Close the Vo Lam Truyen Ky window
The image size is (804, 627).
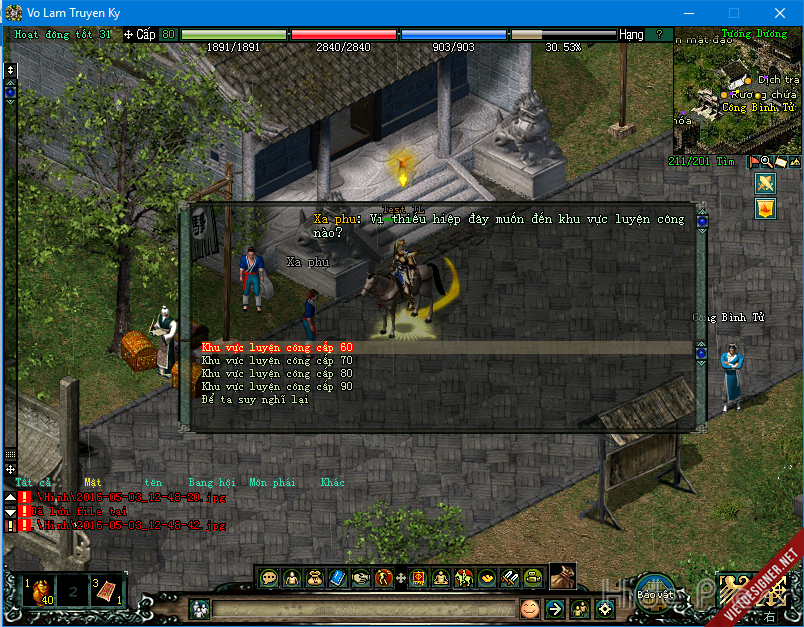(779, 13)
